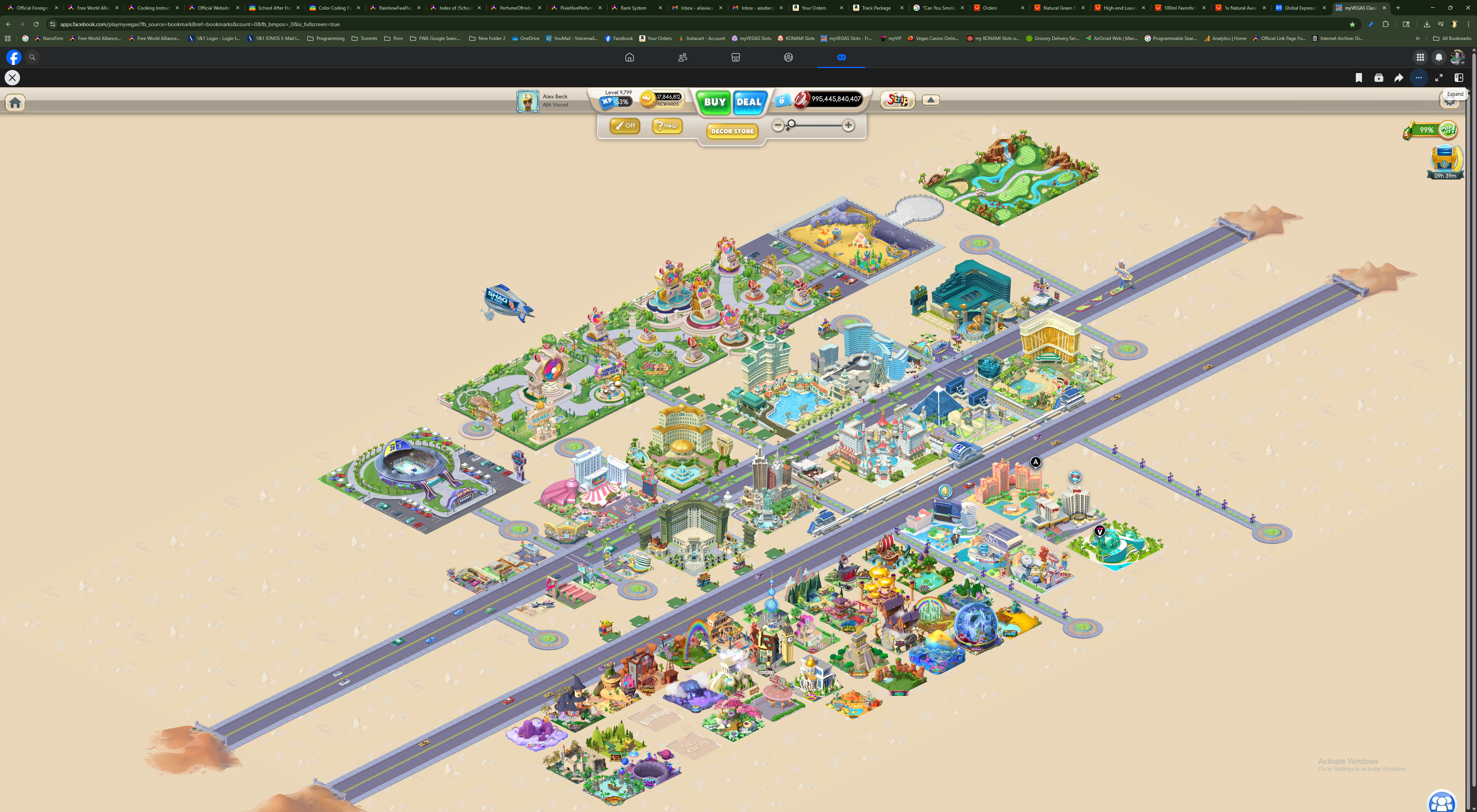Viewport: 1477px width, 812px height.
Task: Zoom out with the minus button
Action: click(x=777, y=125)
